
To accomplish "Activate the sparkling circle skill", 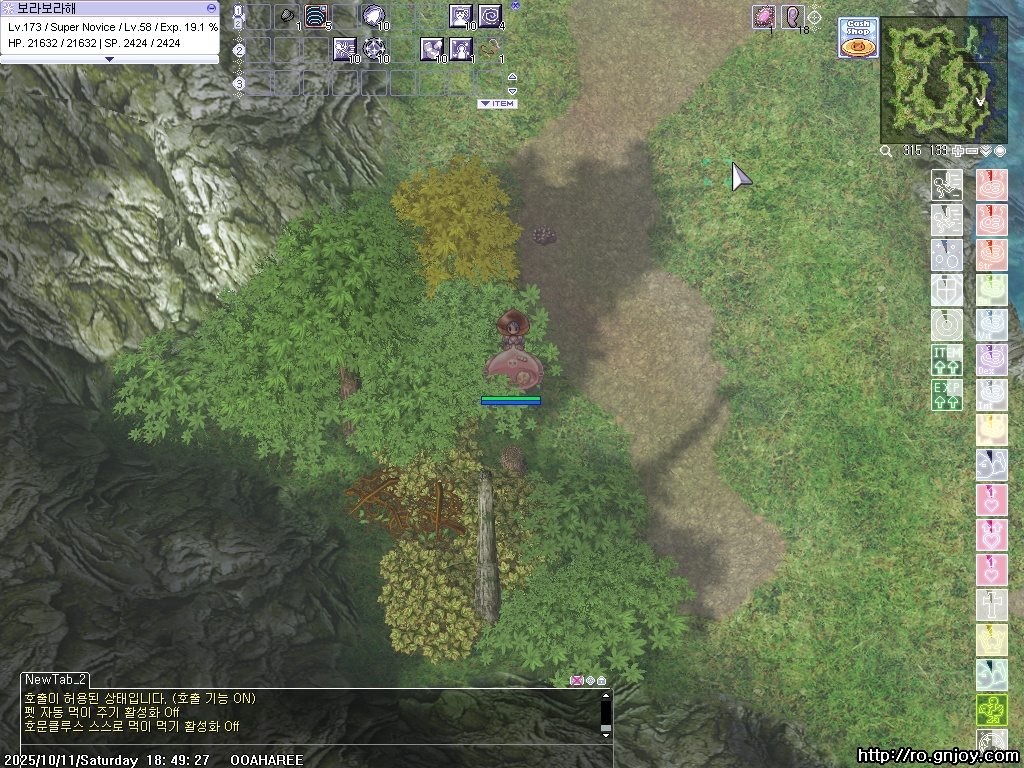I will tap(374, 48).
